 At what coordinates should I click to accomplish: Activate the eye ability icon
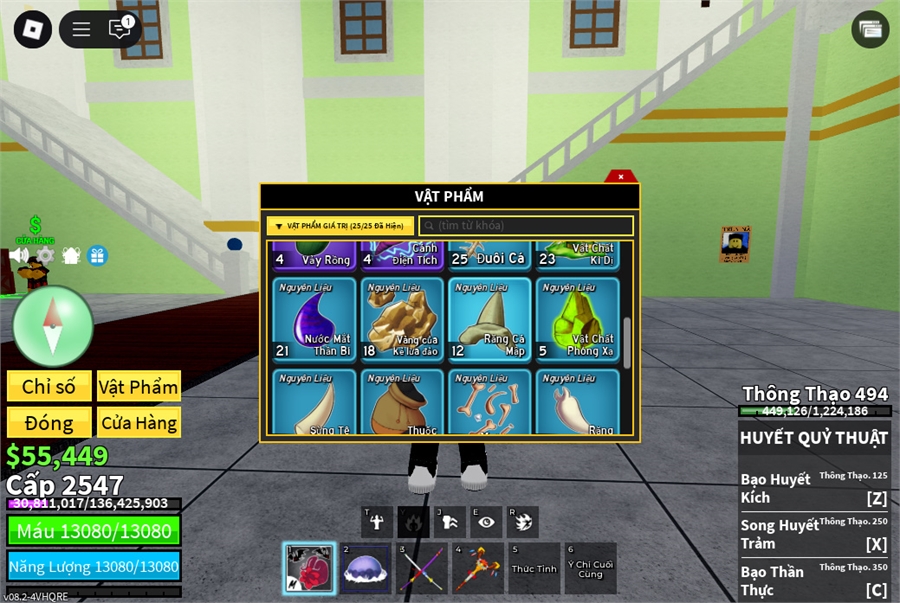point(486,521)
